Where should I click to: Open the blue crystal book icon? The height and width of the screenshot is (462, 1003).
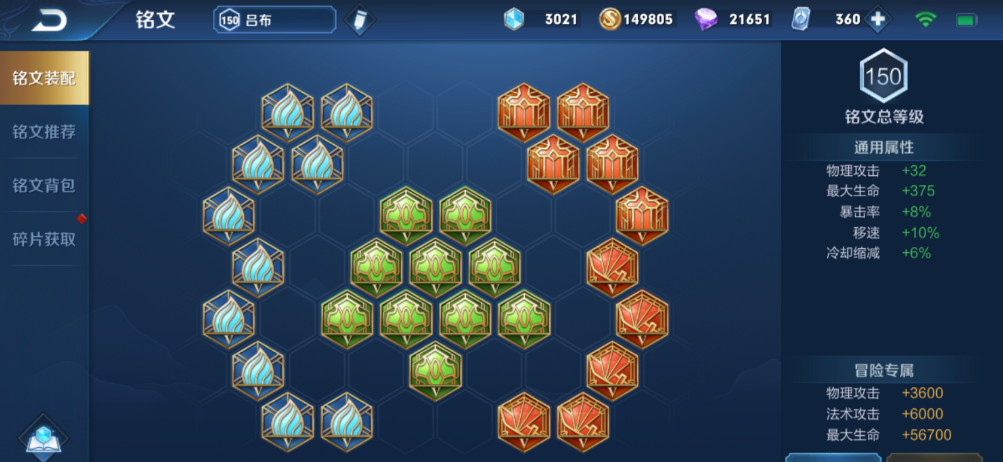(43, 438)
